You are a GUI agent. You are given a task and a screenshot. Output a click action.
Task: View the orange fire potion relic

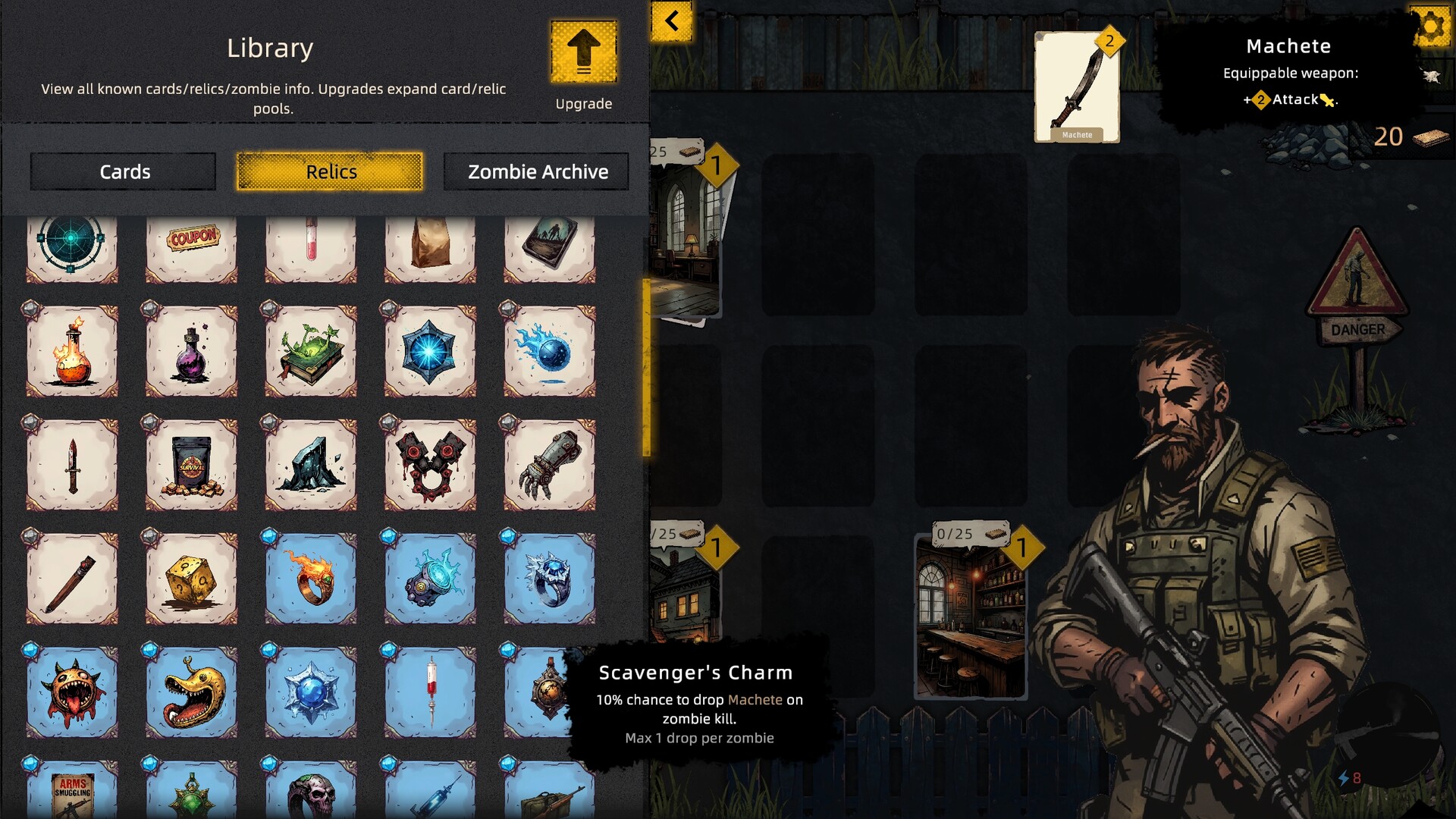click(x=72, y=351)
